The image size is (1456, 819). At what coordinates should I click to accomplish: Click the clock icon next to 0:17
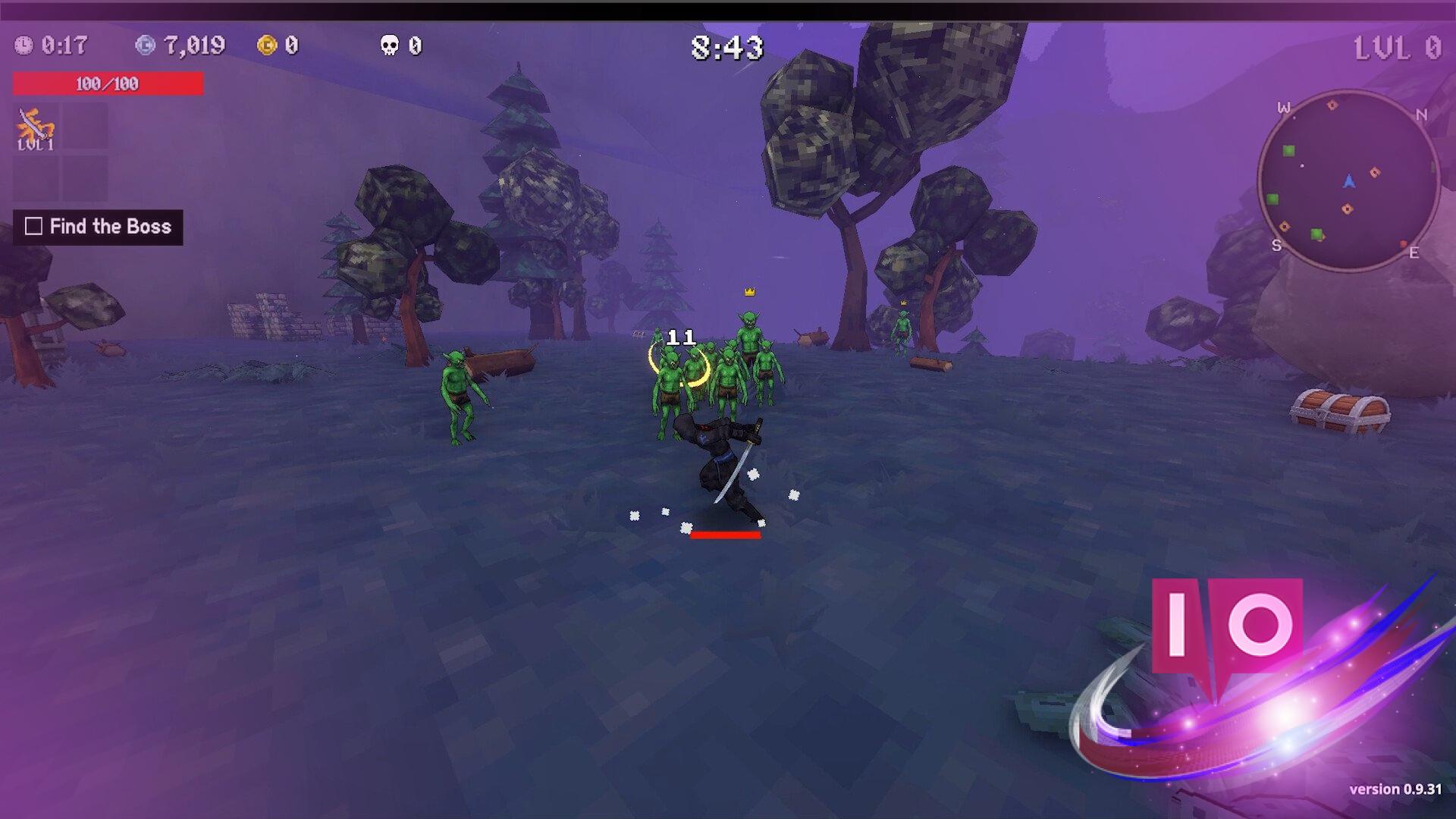pos(25,45)
